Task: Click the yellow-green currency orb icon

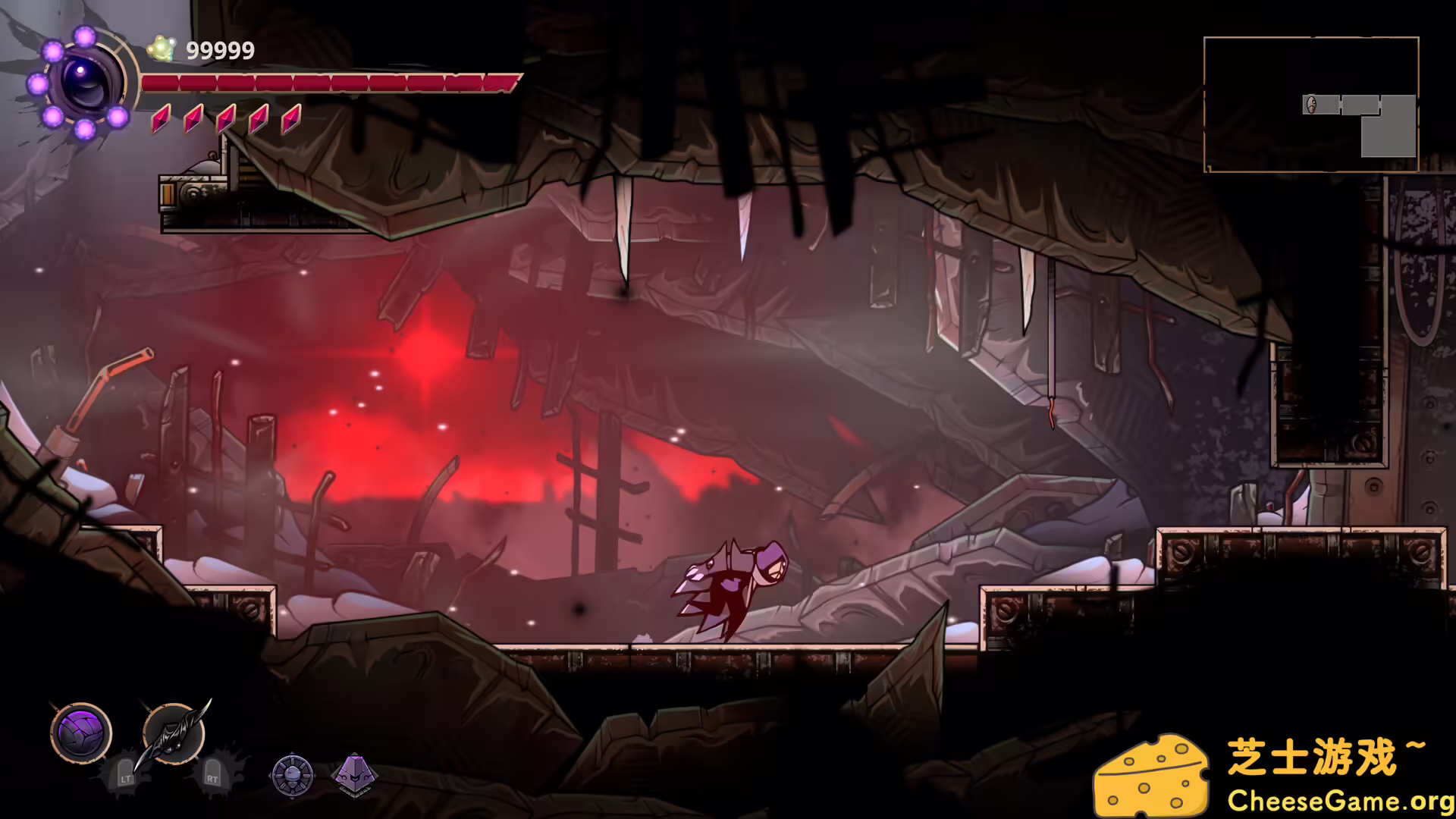Action: (161, 49)
